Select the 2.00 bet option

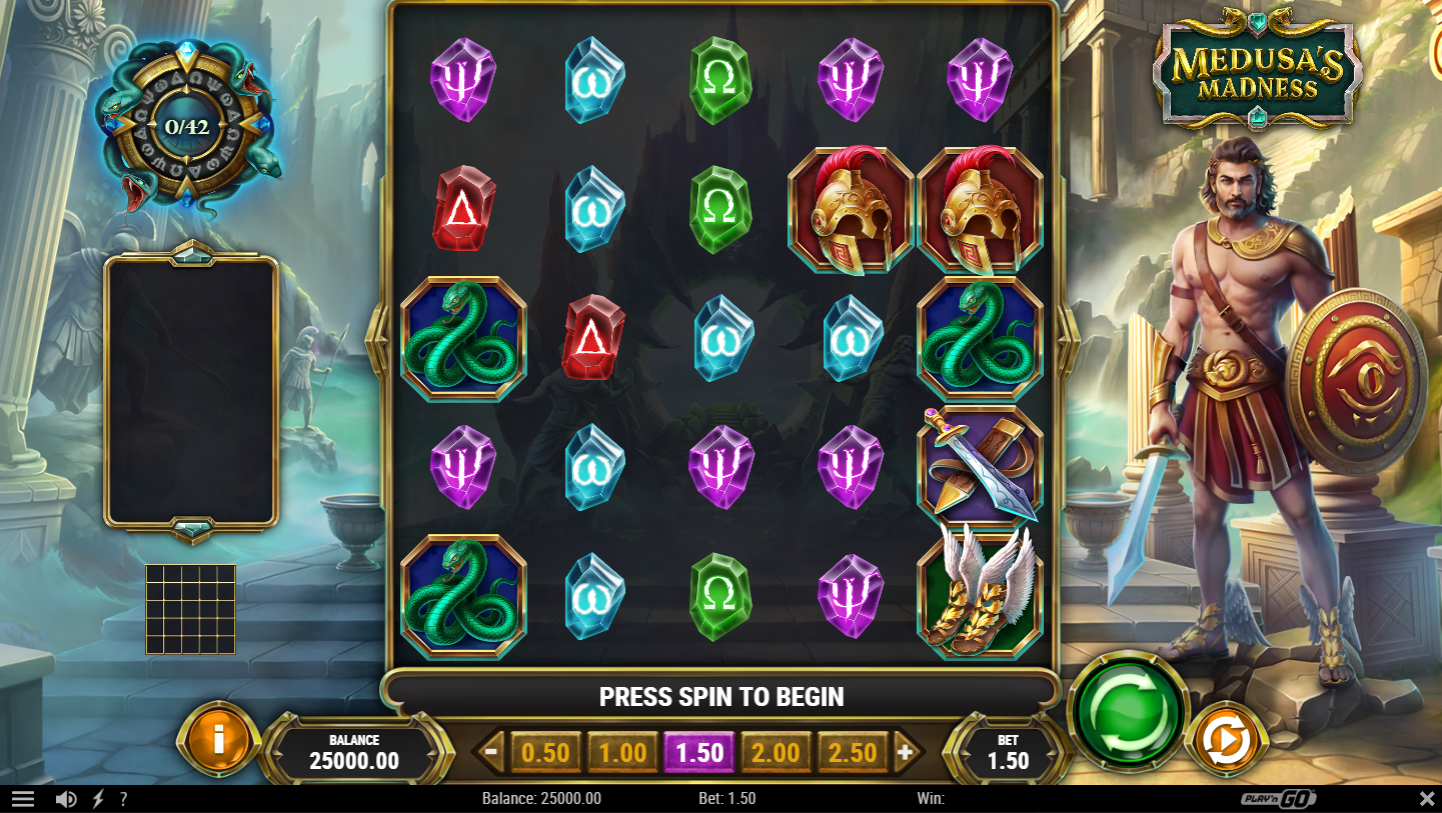(777, 751)
